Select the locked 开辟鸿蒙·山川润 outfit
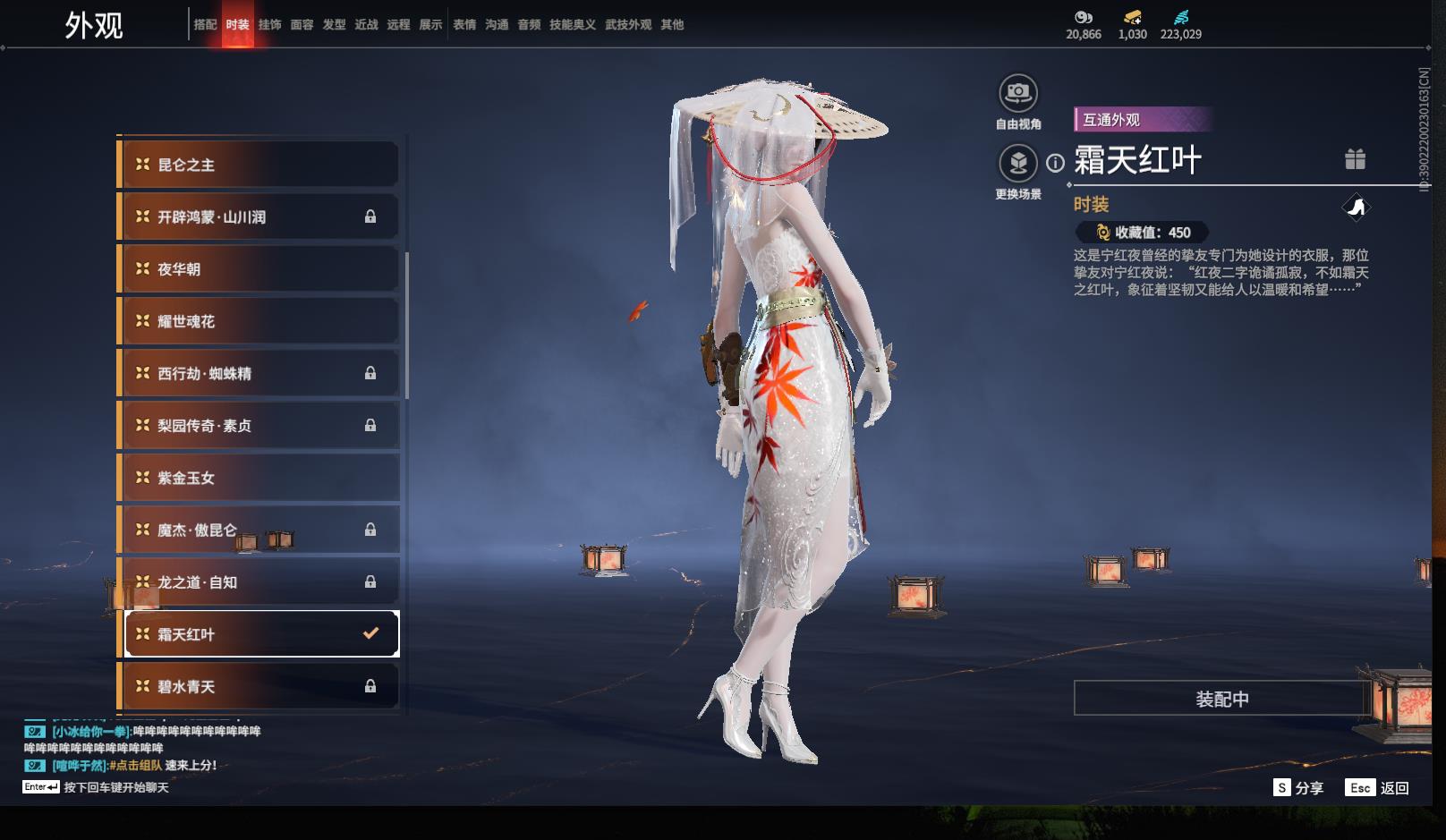The image size is (1446, 840). click(259, 216)
